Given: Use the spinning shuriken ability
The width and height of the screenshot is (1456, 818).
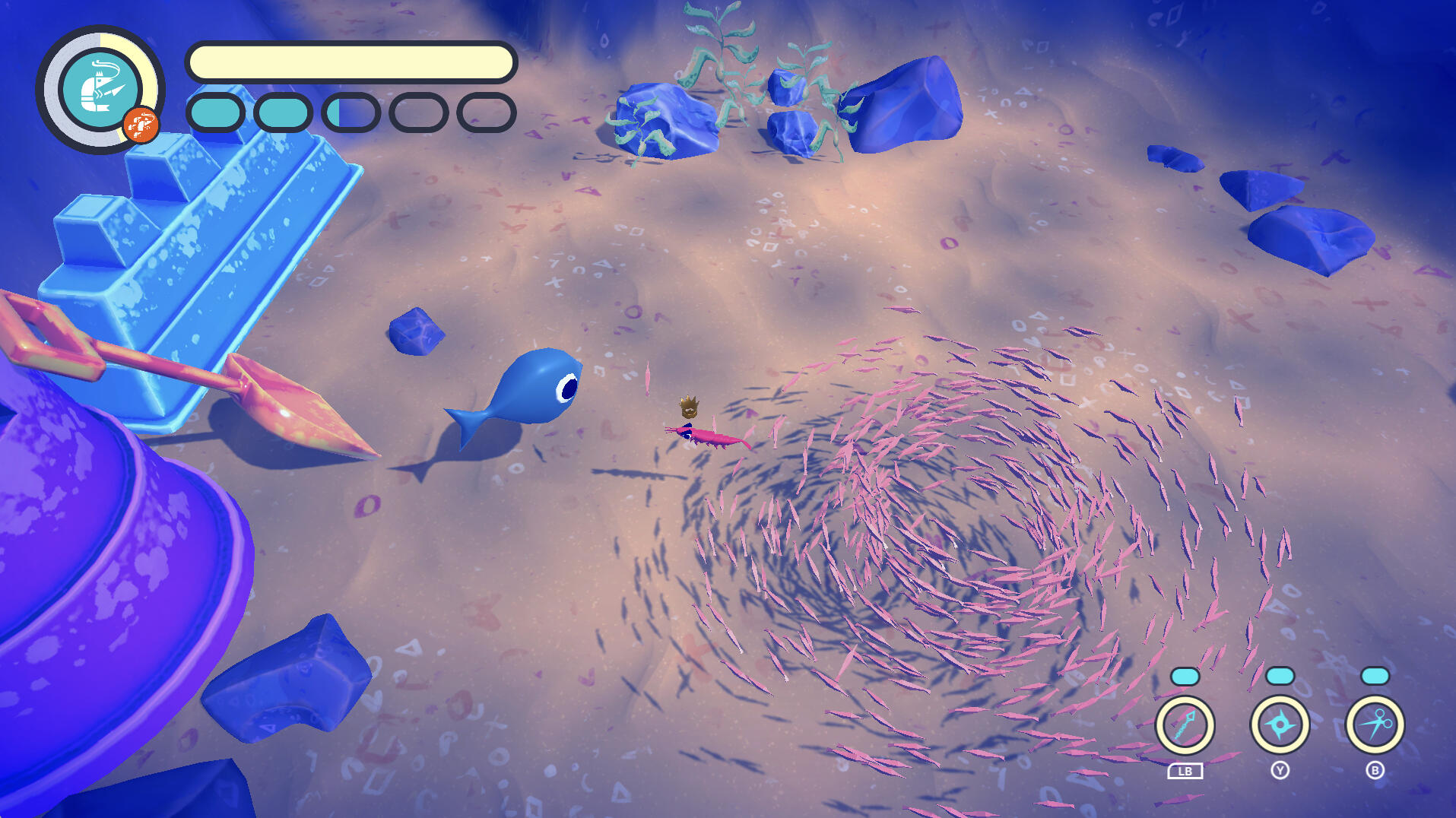Looking at the screenshot, I should tap(1280, 724).
